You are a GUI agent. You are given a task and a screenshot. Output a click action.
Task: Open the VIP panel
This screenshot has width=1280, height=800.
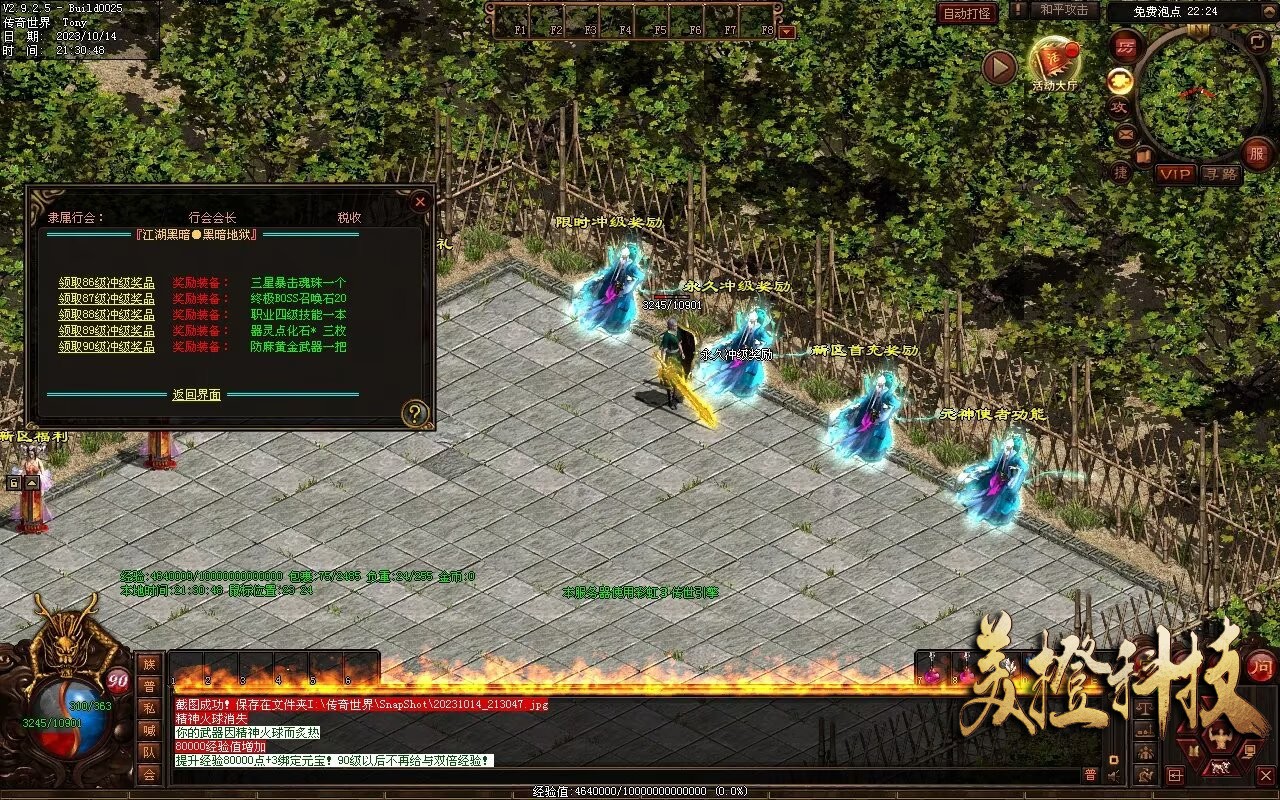[1176, 174]
